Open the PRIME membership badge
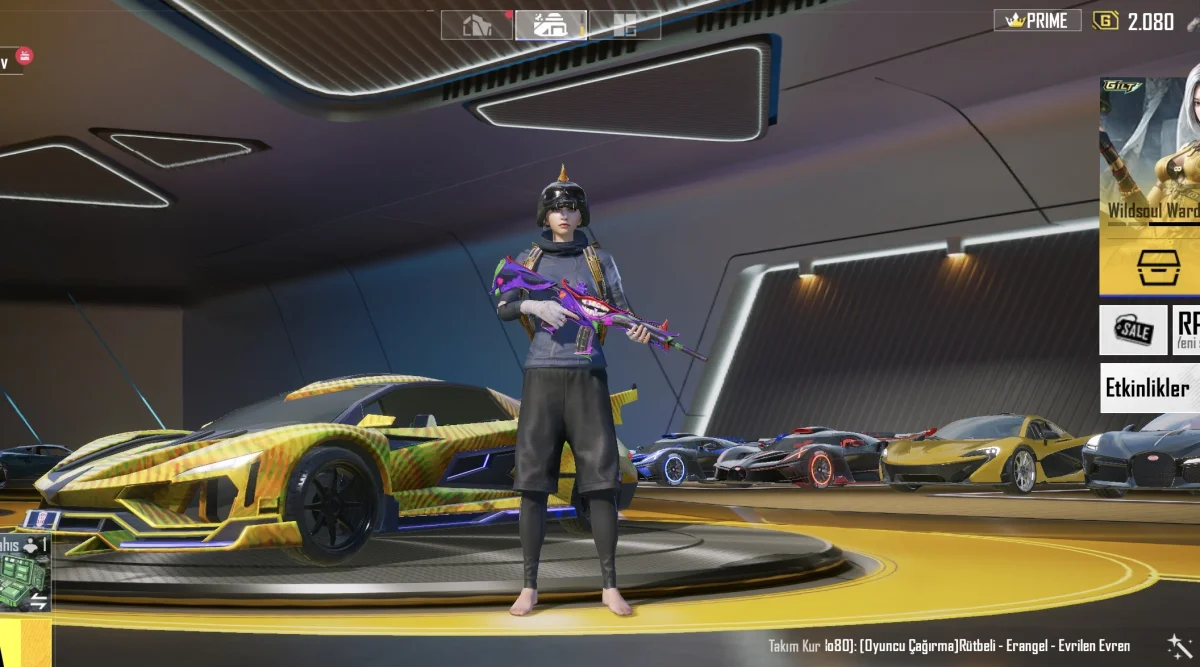This screenshot has height=667, width=1200. (1037, 21)
